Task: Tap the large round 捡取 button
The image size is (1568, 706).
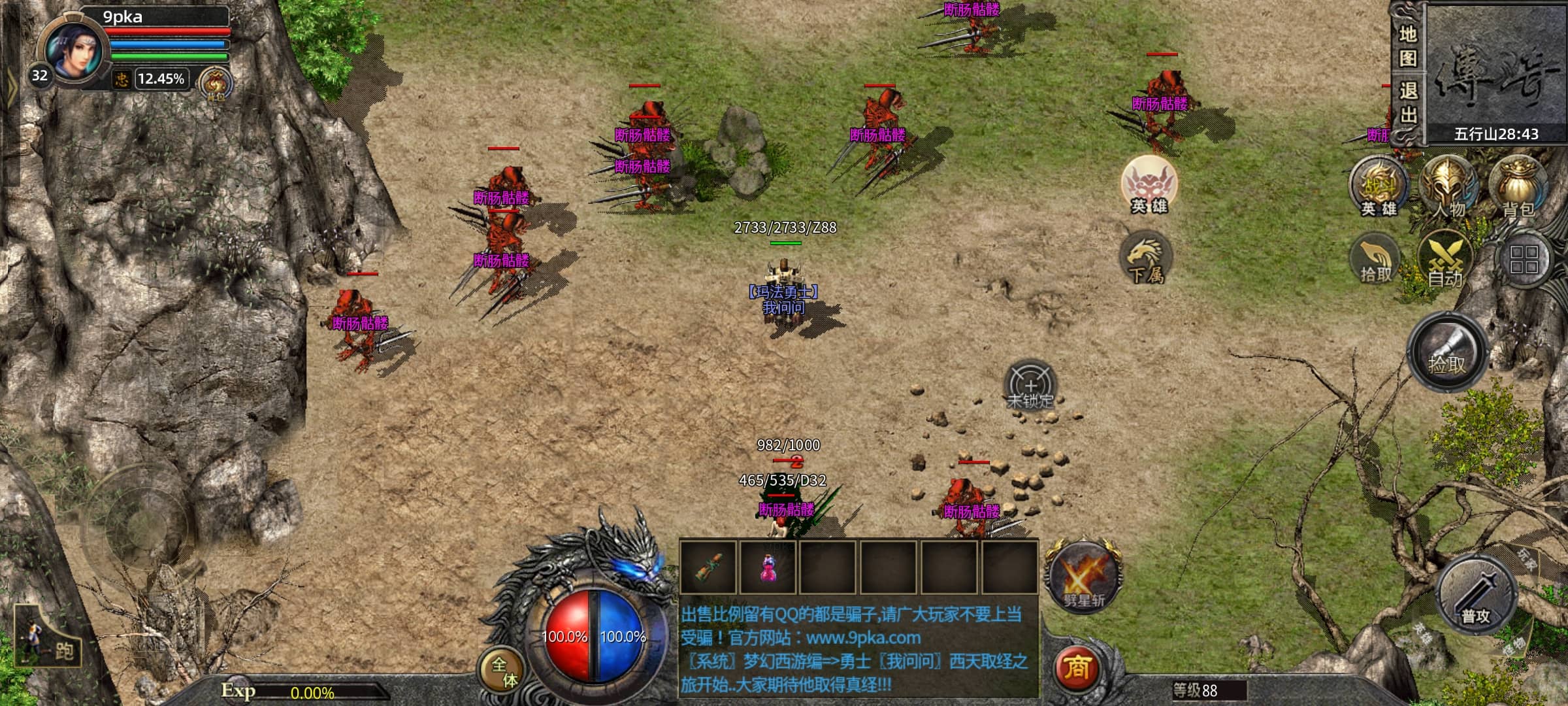Action: pos(1447,354)
